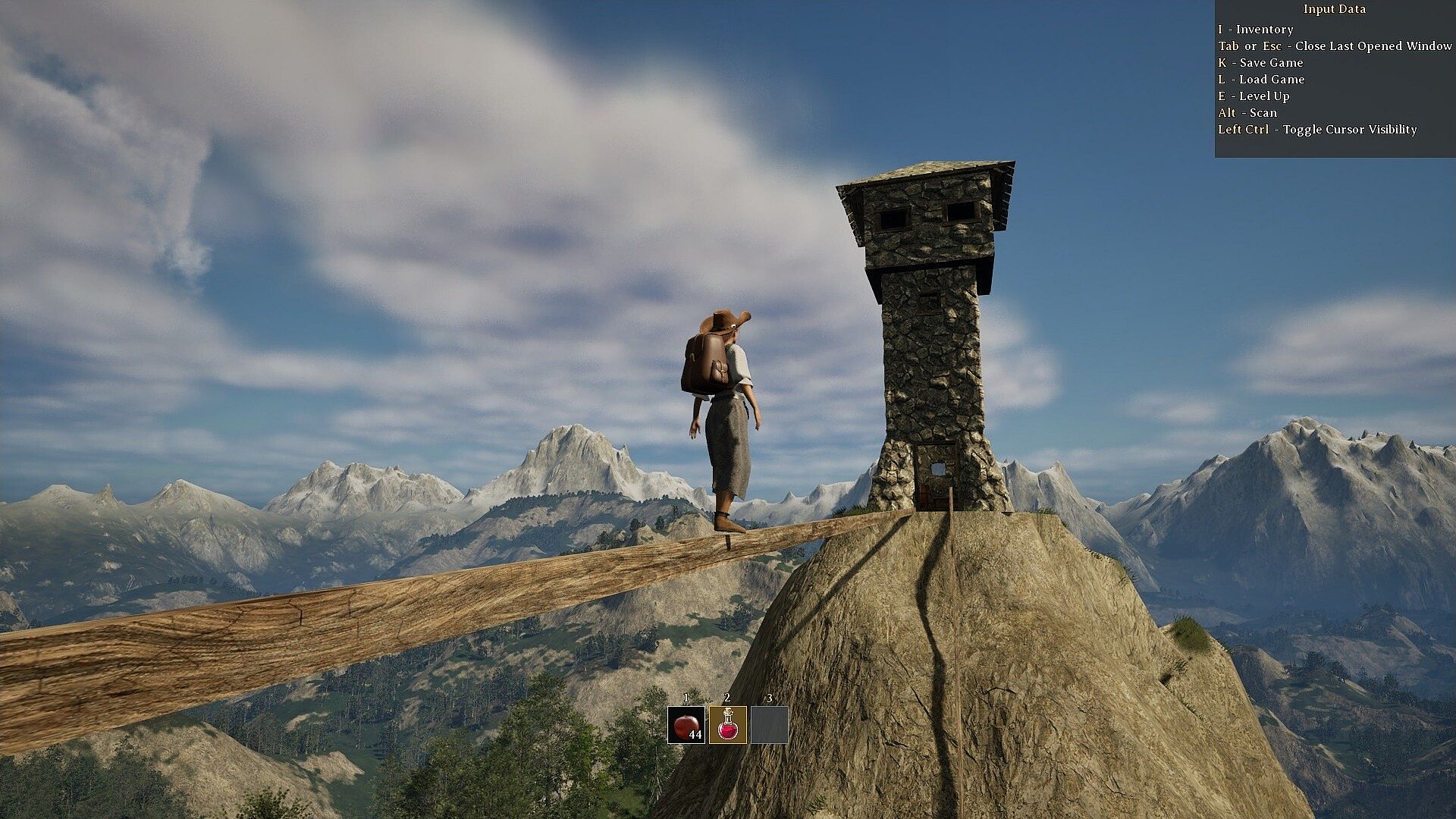
Task: Use the red potion hotbar slot
Action: click(727, 725)
